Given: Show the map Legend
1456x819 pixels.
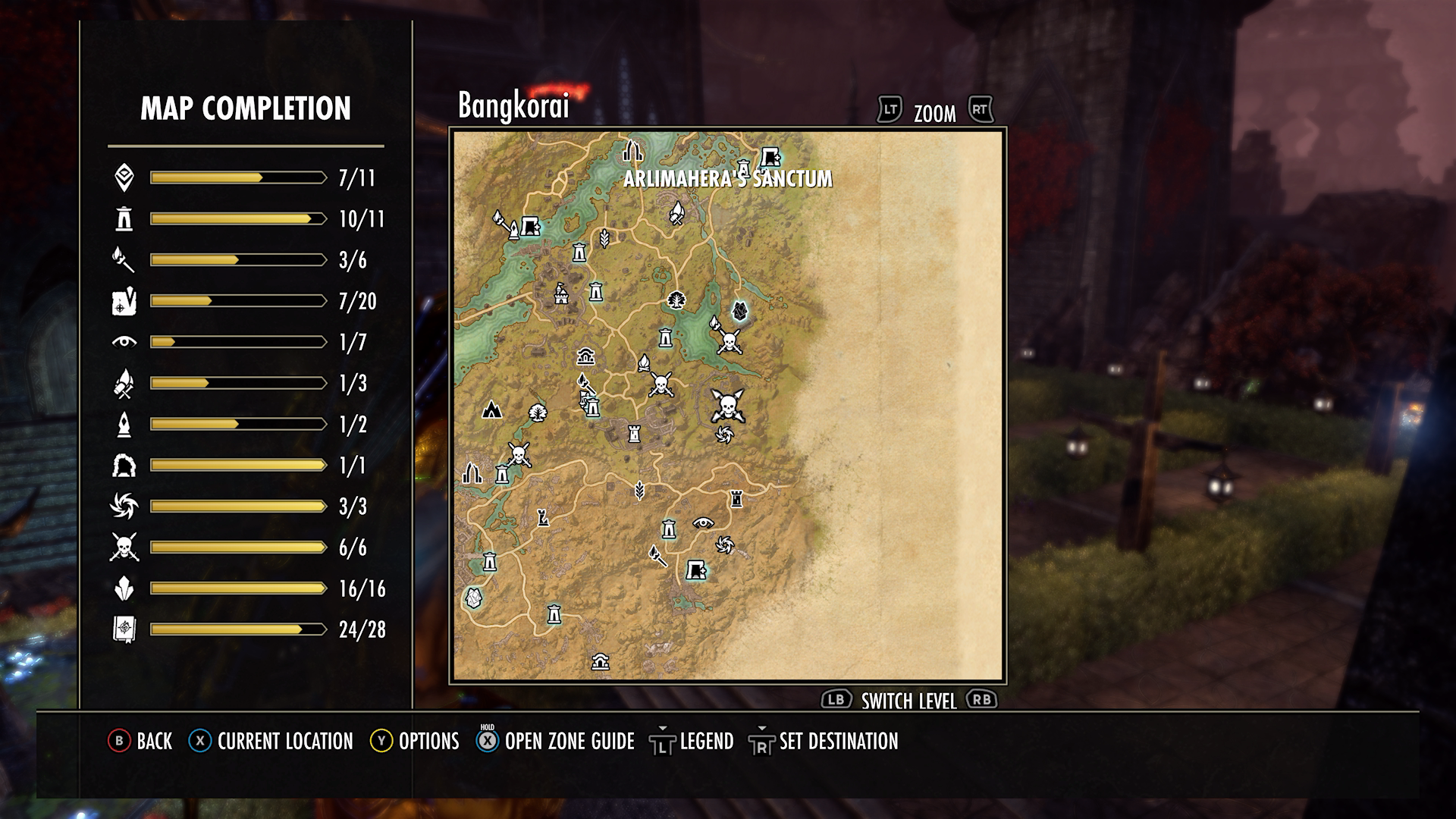Looking at the screenshot, I should click(692, 741).
